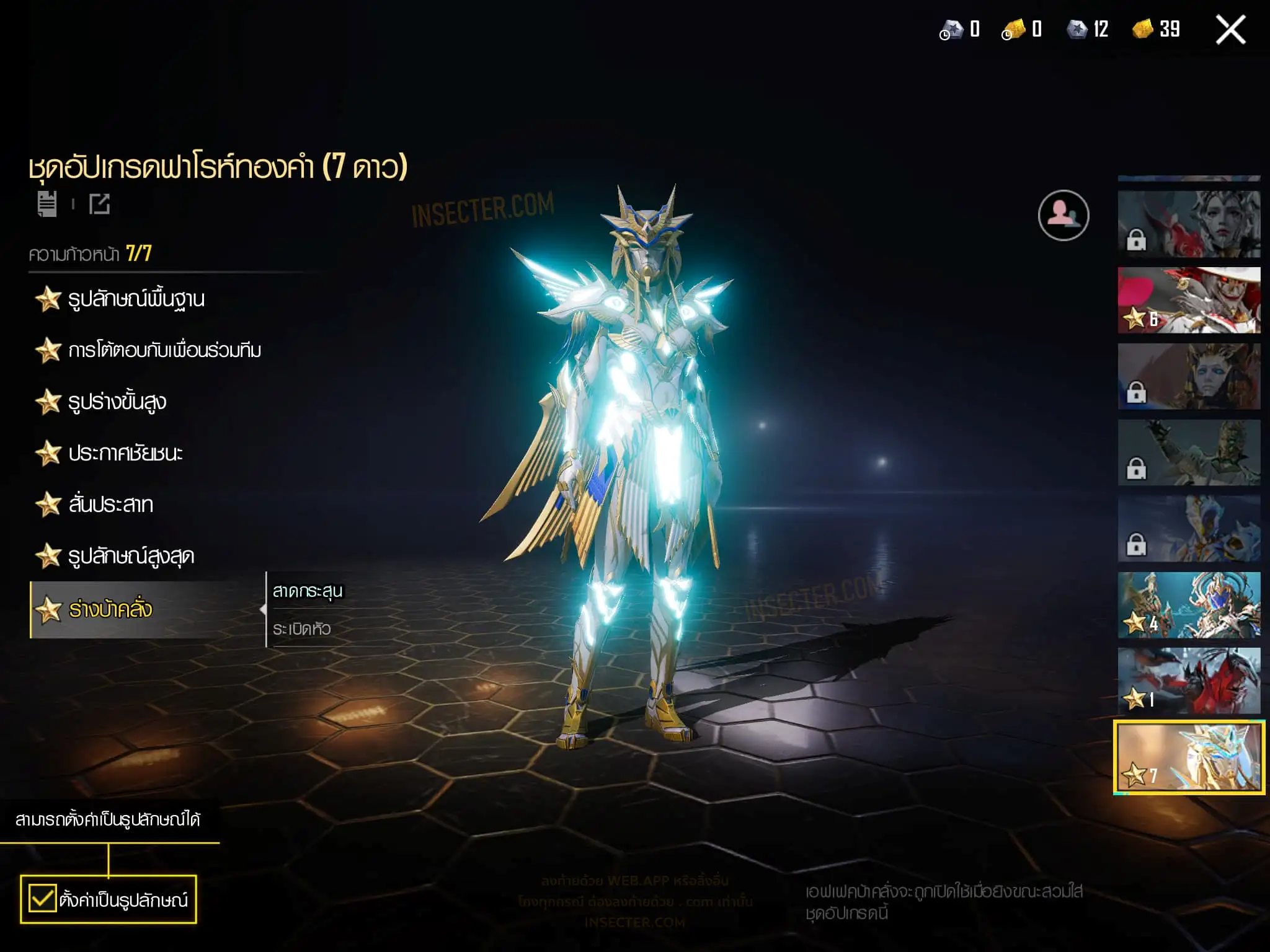Select the 7-star golden pharaoh outfit thumbnail
The width and height of the screenshot is (1270, 952).
(x=1189, y=757)
